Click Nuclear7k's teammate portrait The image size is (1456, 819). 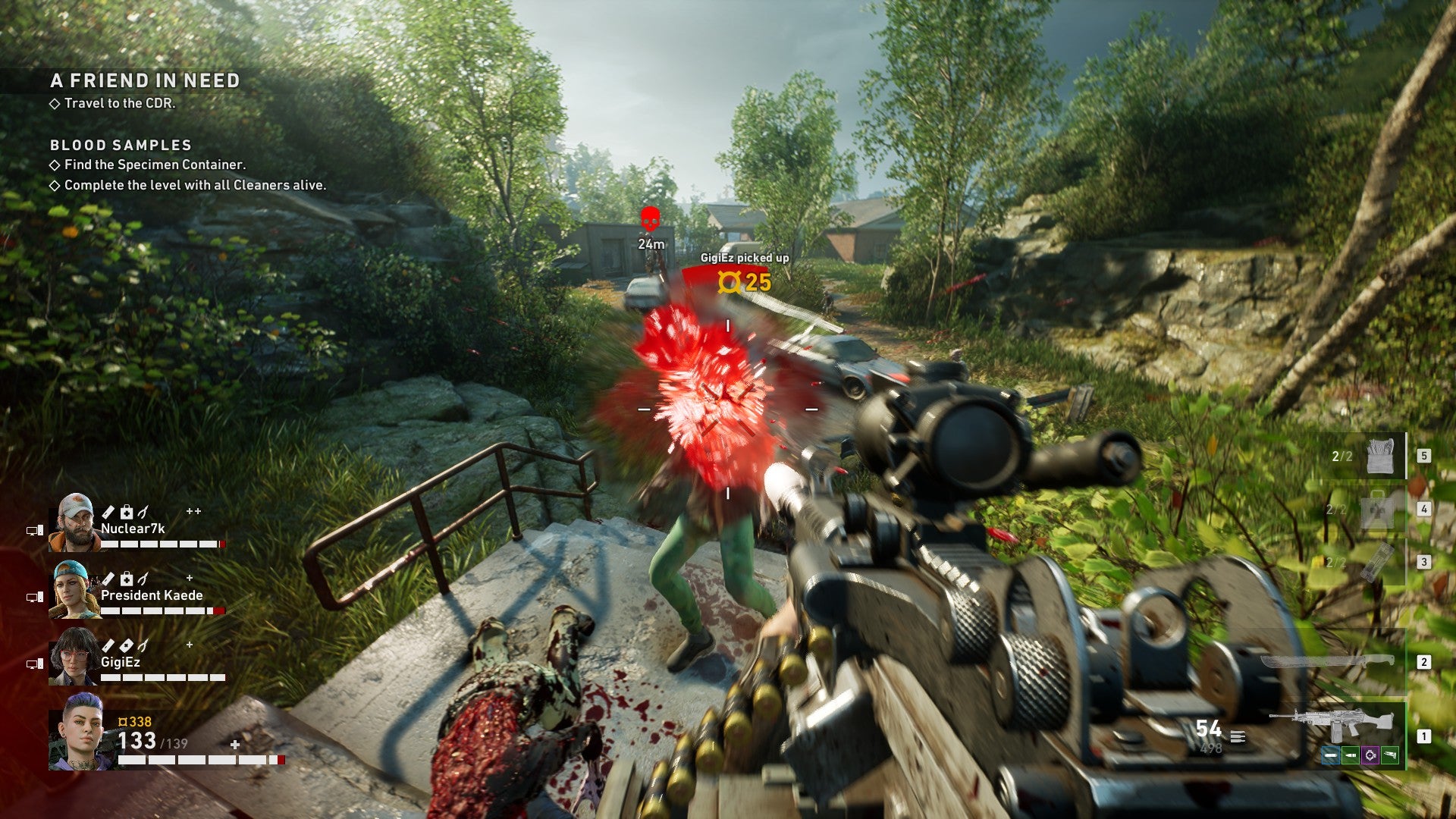point(74,522)
